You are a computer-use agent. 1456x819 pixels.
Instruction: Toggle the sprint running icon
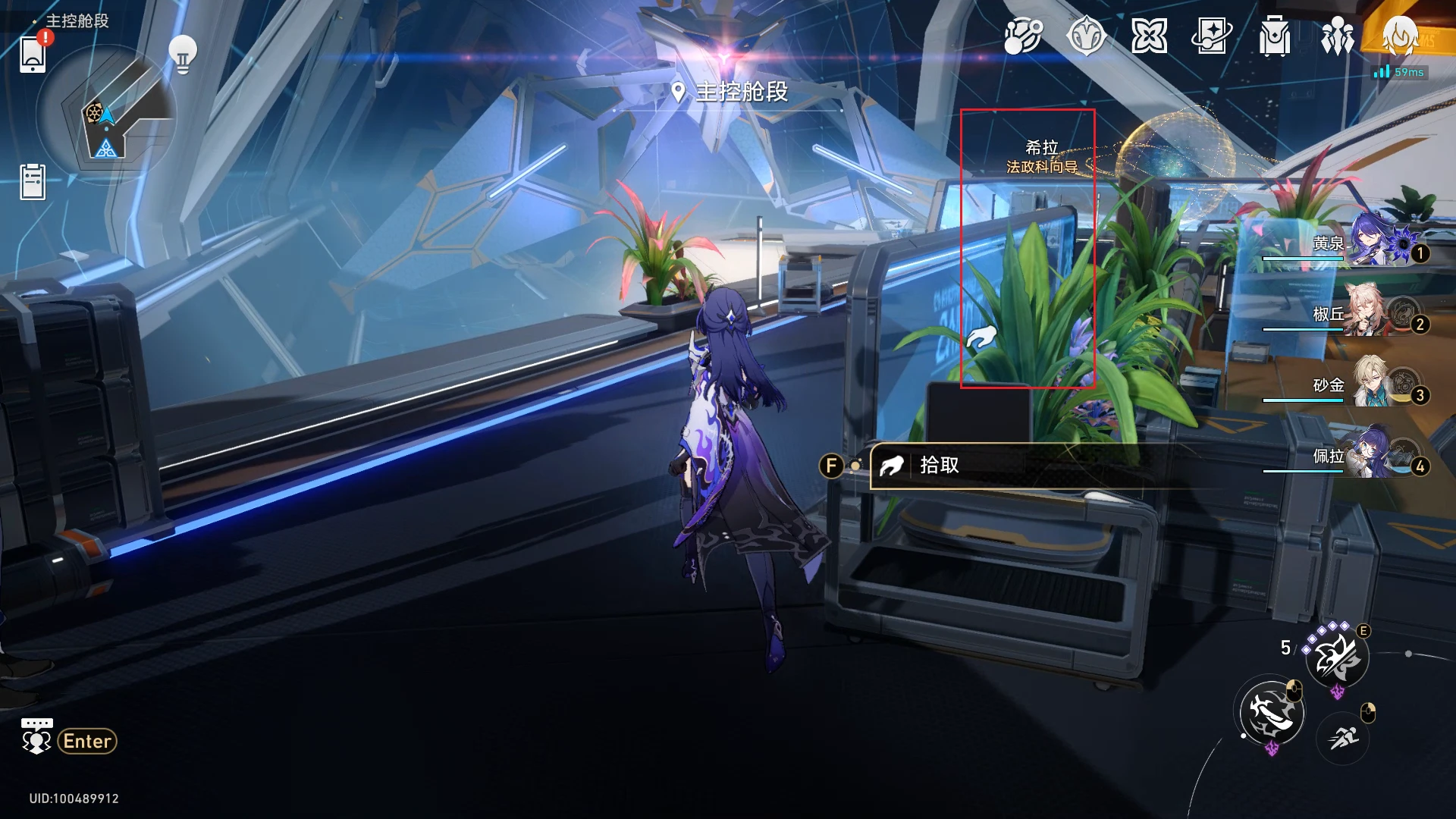click(x=1343, y=736)
